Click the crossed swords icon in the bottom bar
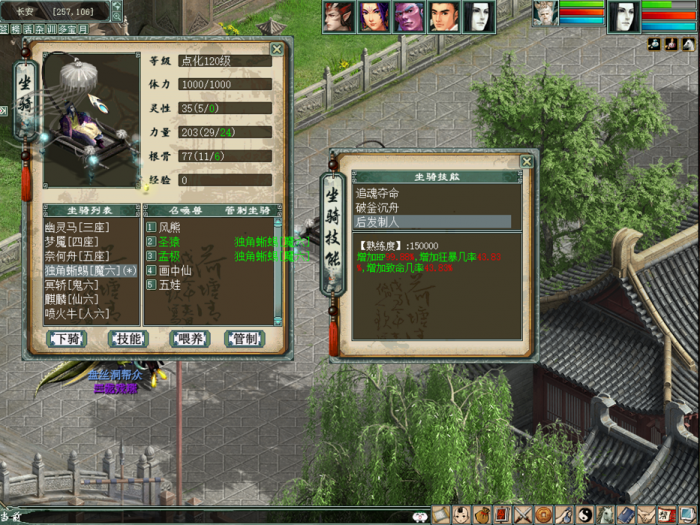Screen dimensions: 700x525 click(521, 515)
